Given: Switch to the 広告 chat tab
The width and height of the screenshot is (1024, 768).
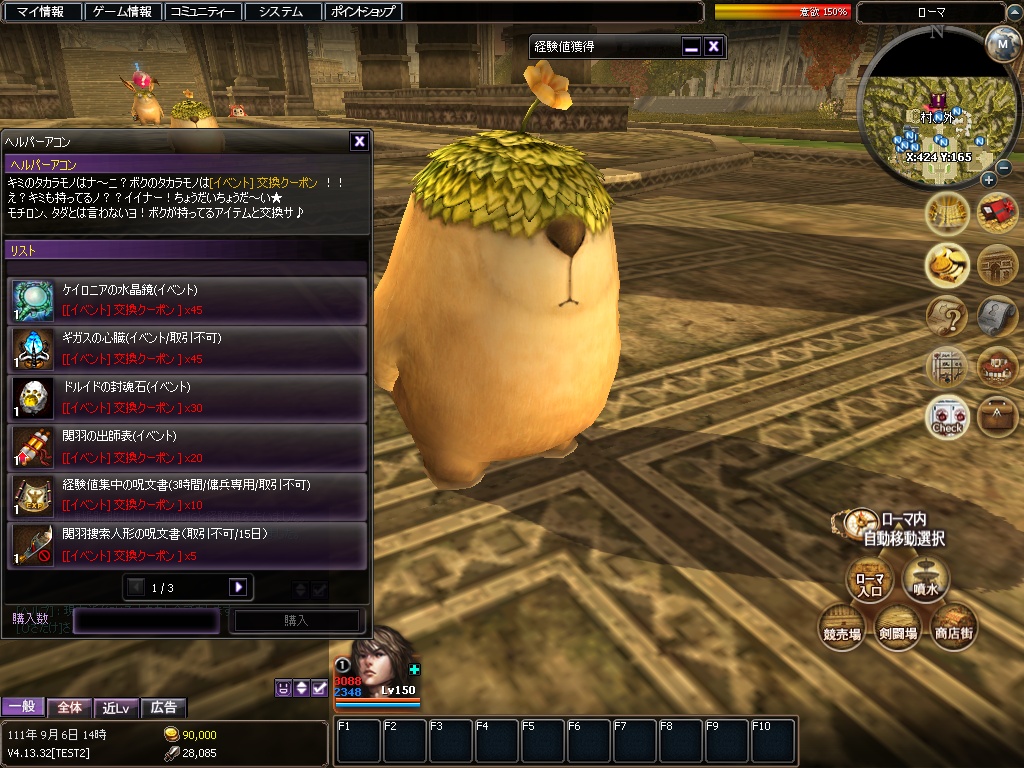Looking at the screenshot, I should tap(163, 707).
